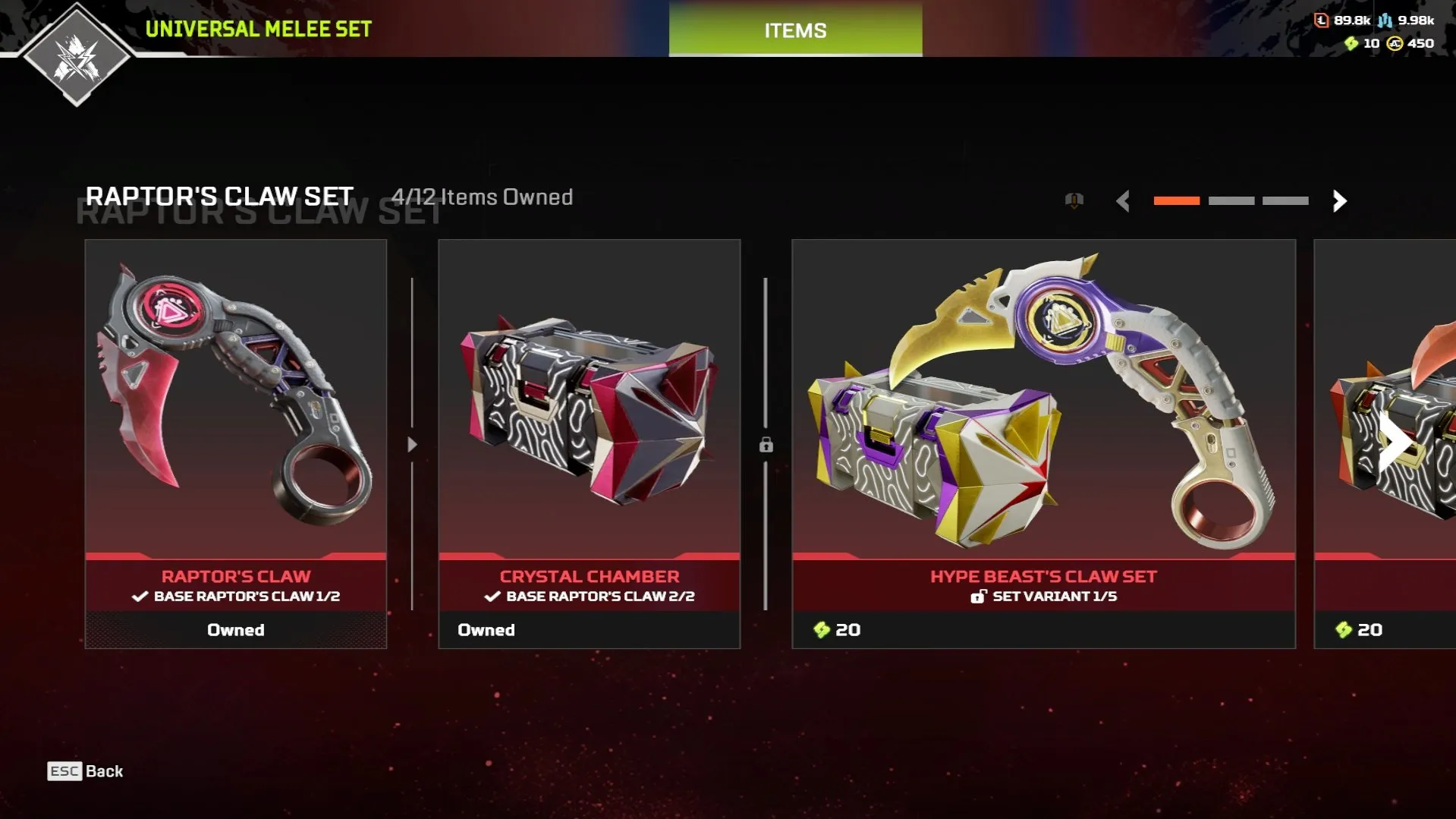This screenshot has width=1456, height=819.
Task: Click the collection pack icon near the page indicator
Action: 1074,200
